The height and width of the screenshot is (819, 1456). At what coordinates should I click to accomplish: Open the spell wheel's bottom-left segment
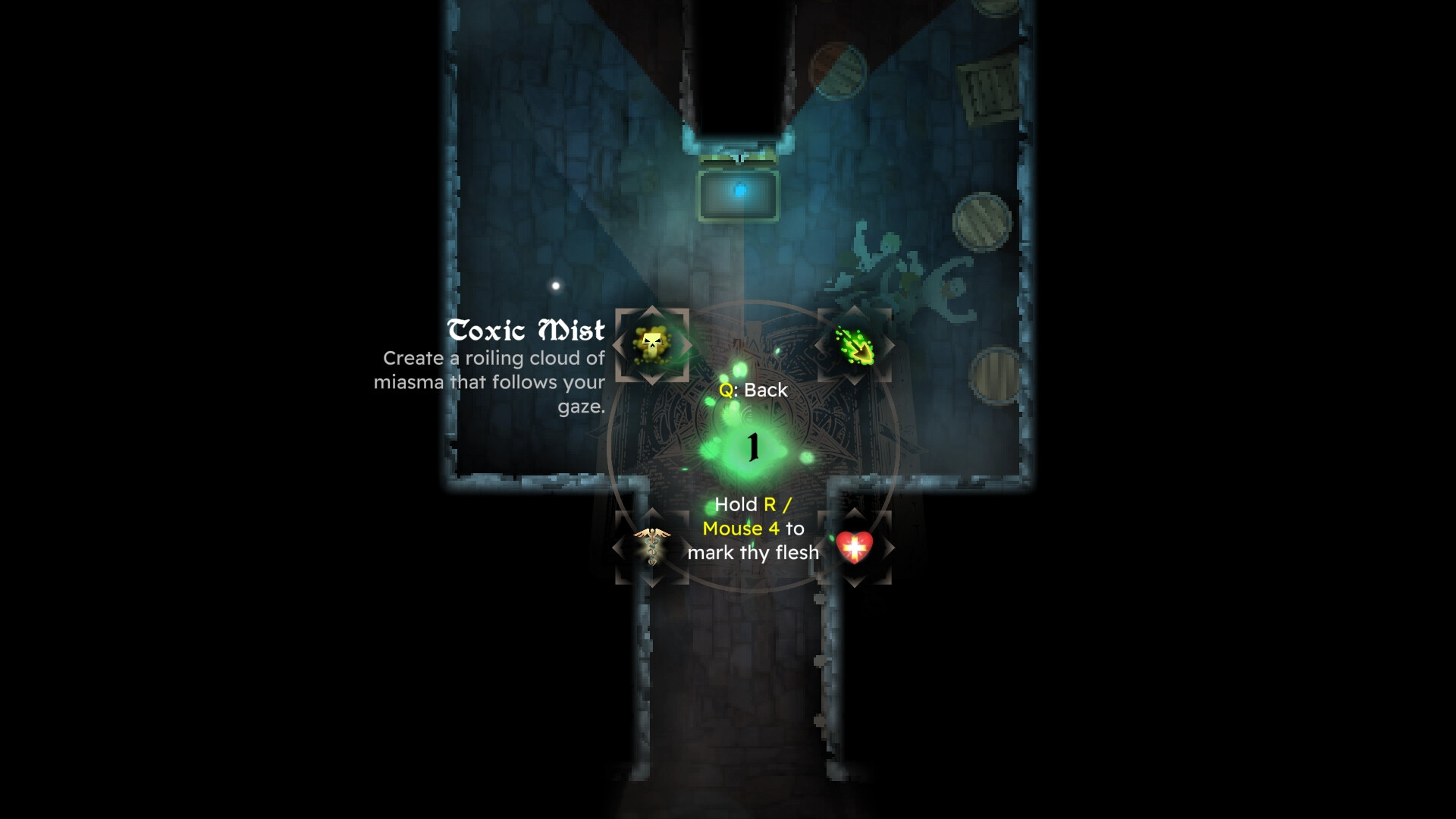(652, 544)
